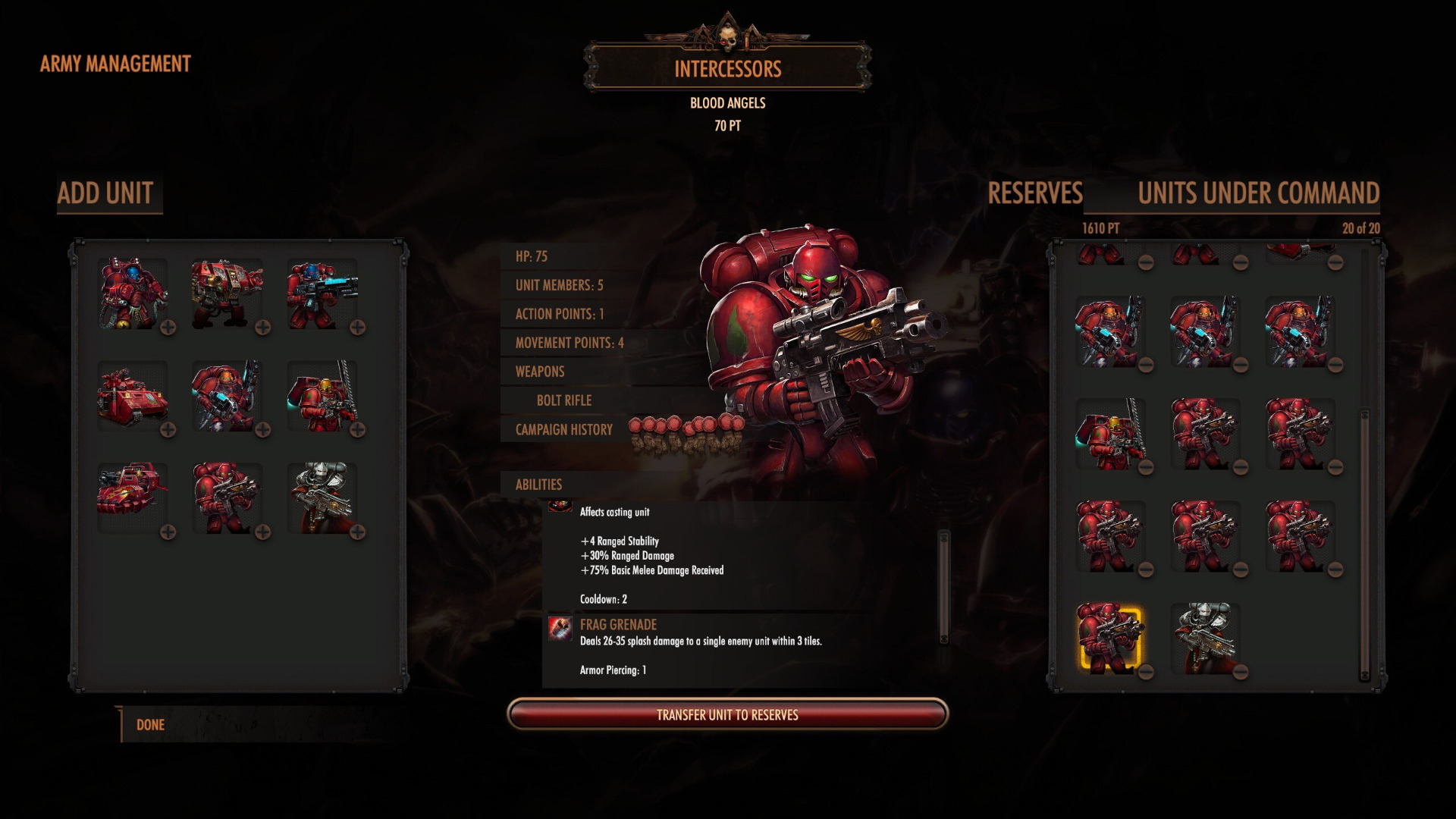1456x819 pixels.
Task: Remove the silver-armored unit under command with minus
Action: (1241, 672)
